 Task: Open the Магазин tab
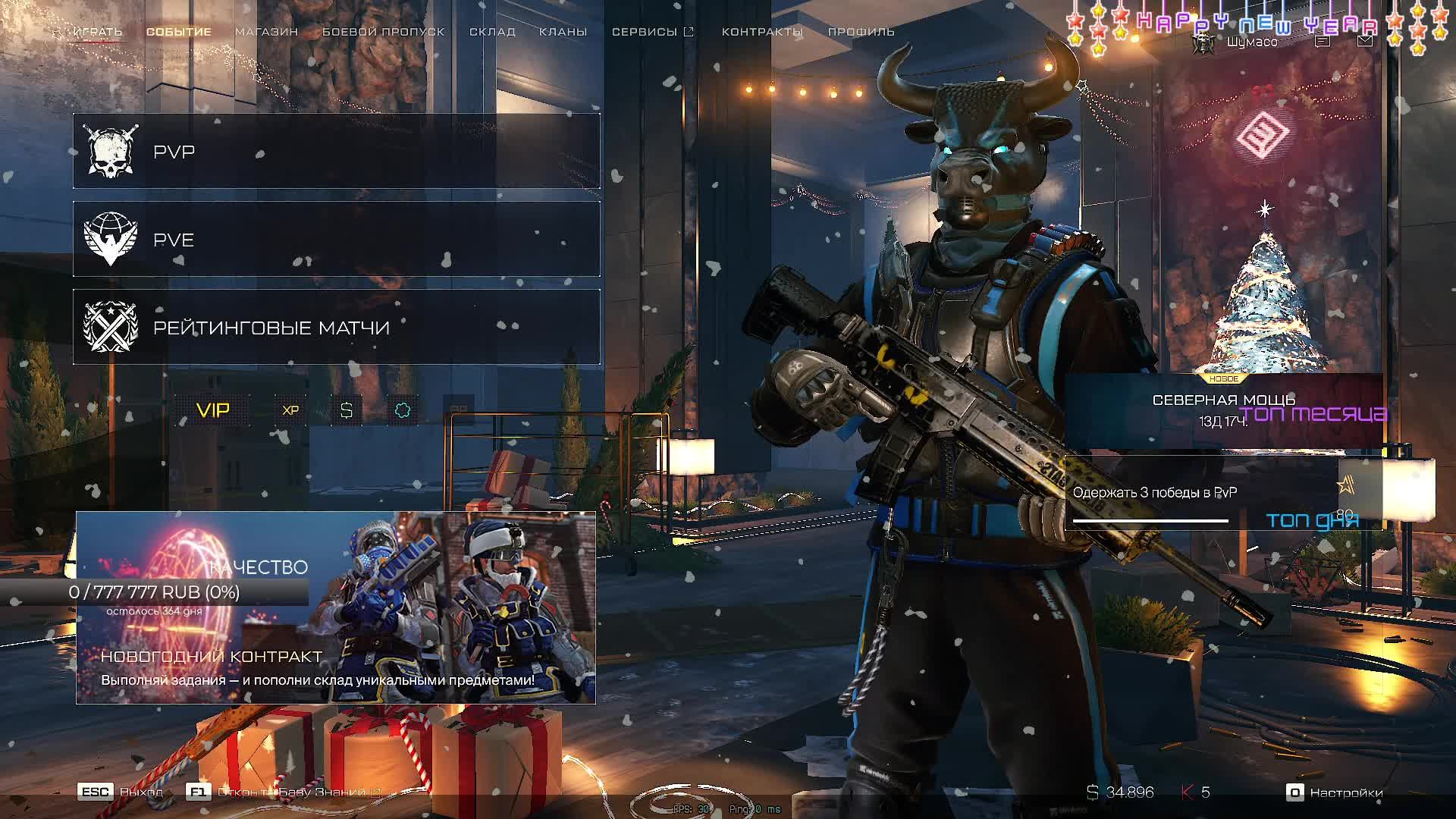pos(266,32)
